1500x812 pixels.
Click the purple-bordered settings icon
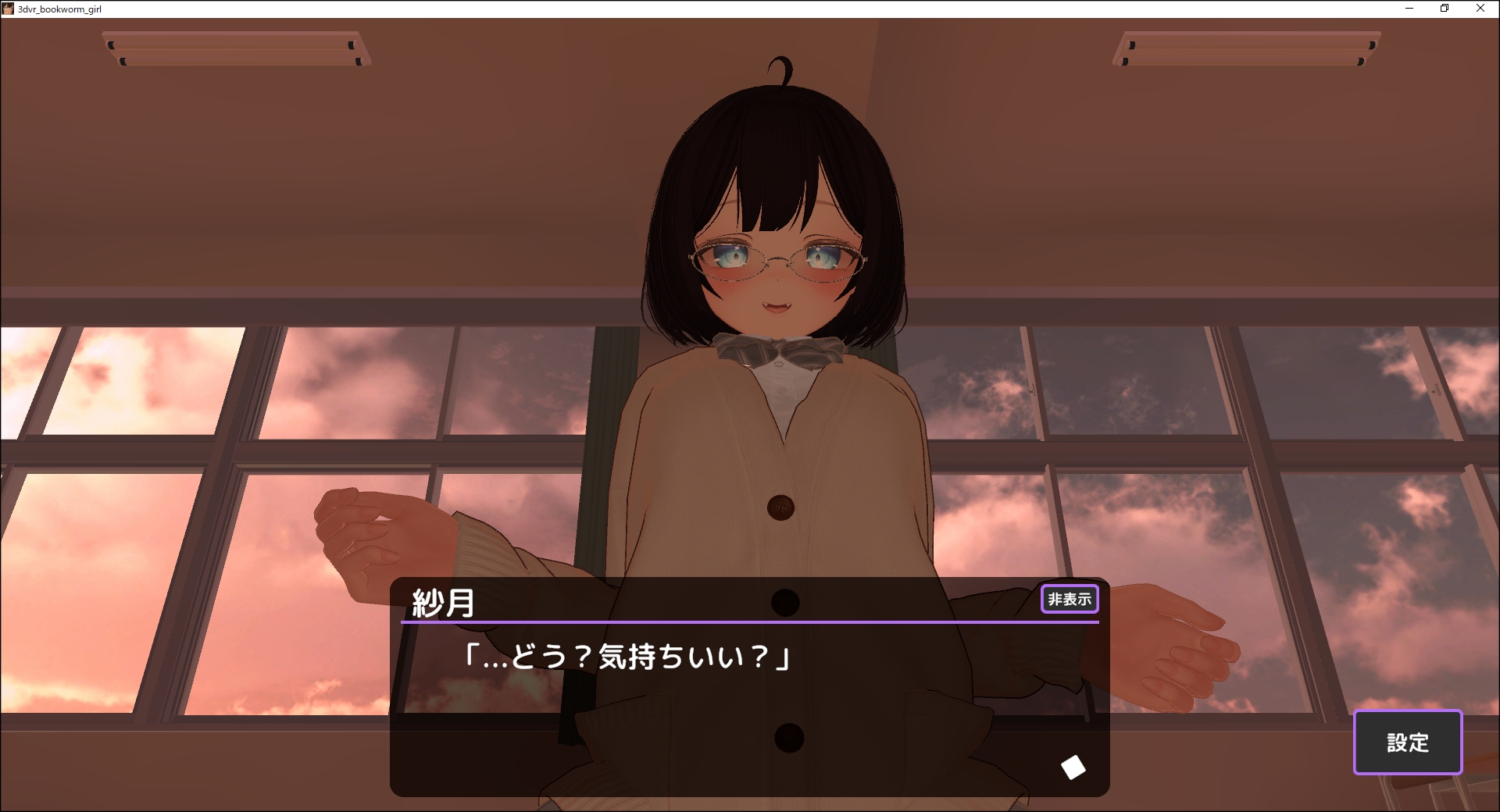pos(1407,743)
